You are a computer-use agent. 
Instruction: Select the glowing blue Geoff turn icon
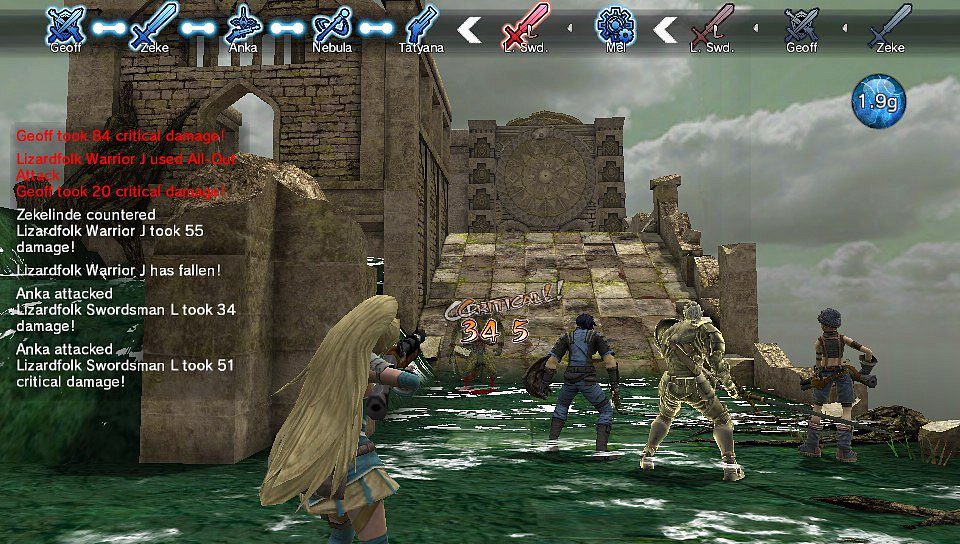pos(65,24)
